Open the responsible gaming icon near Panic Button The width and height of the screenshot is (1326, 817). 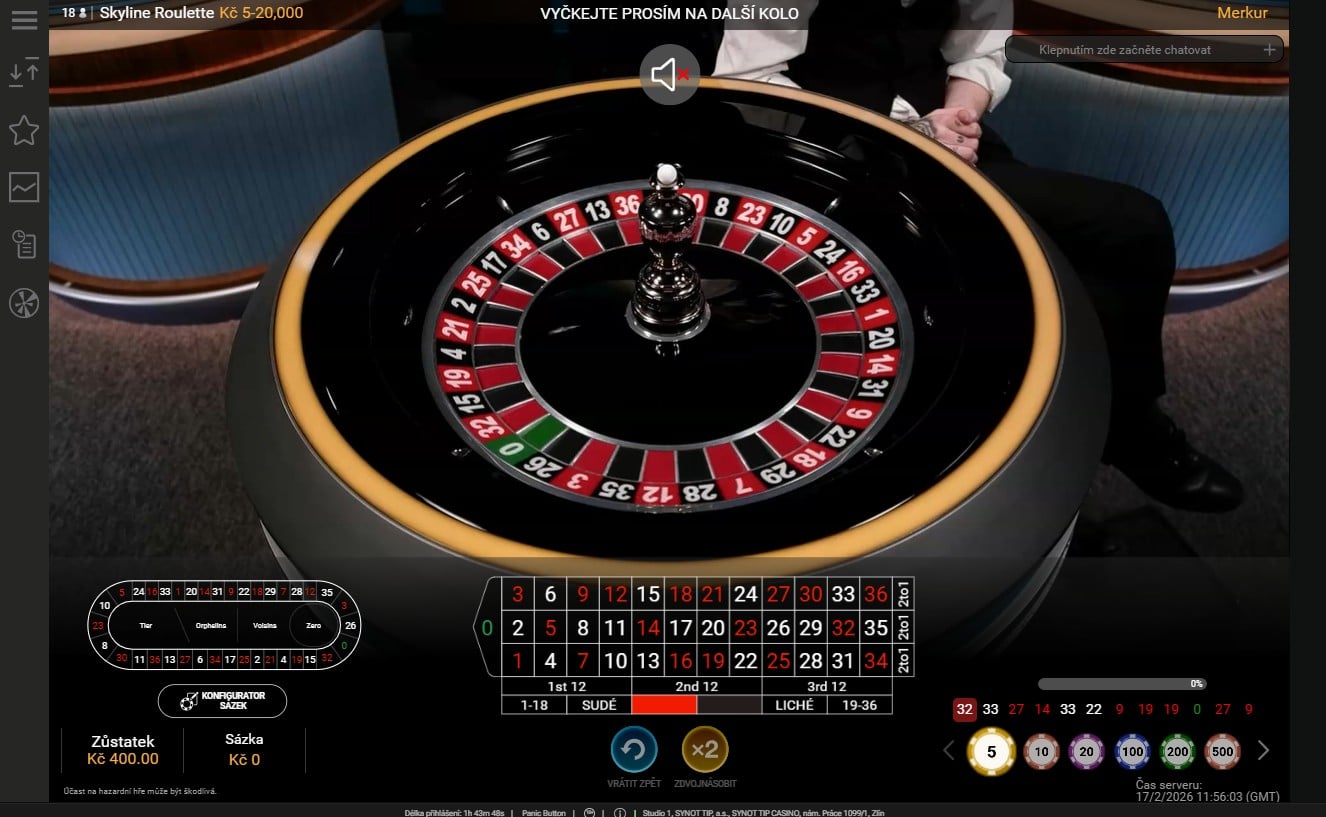pyautogui.click(x=590, y=812)
